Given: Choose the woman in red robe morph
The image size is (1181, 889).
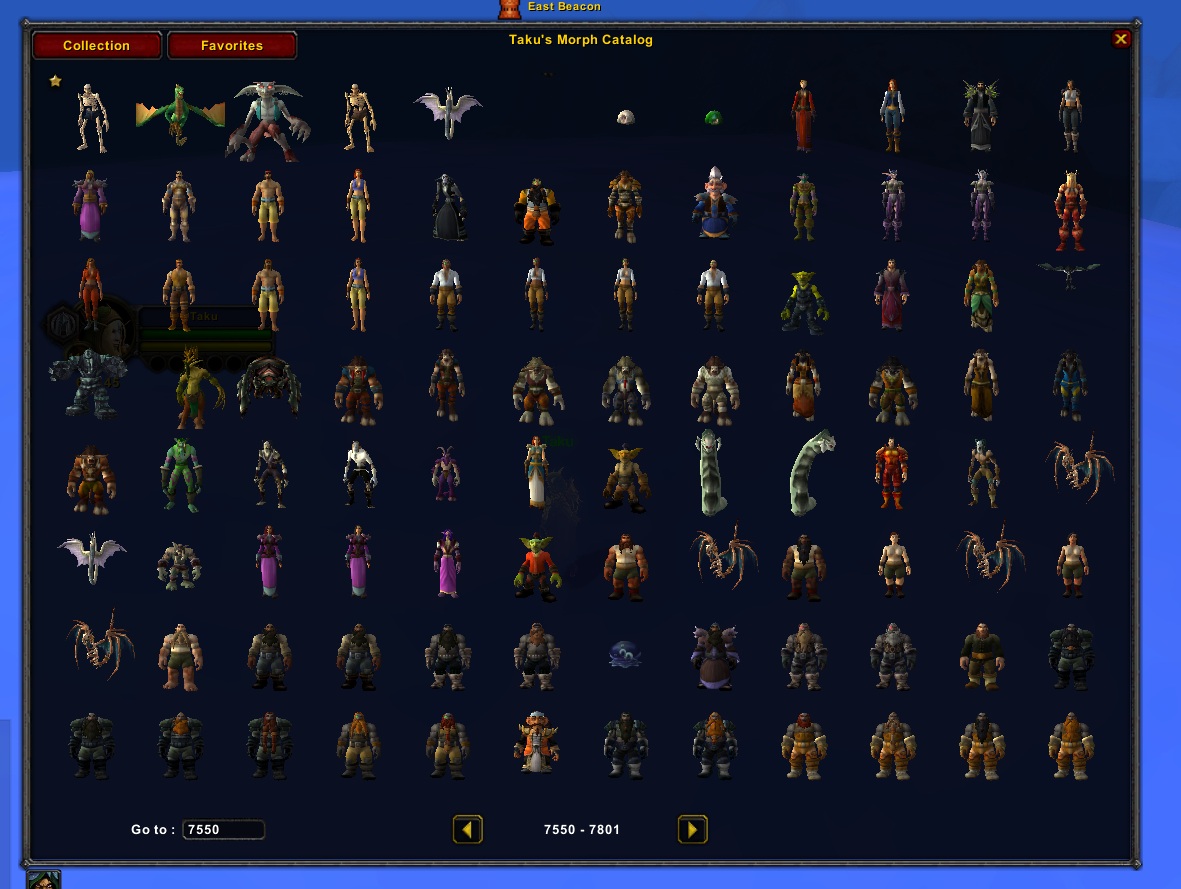Looking at the screenshot, I should point(802,116).
